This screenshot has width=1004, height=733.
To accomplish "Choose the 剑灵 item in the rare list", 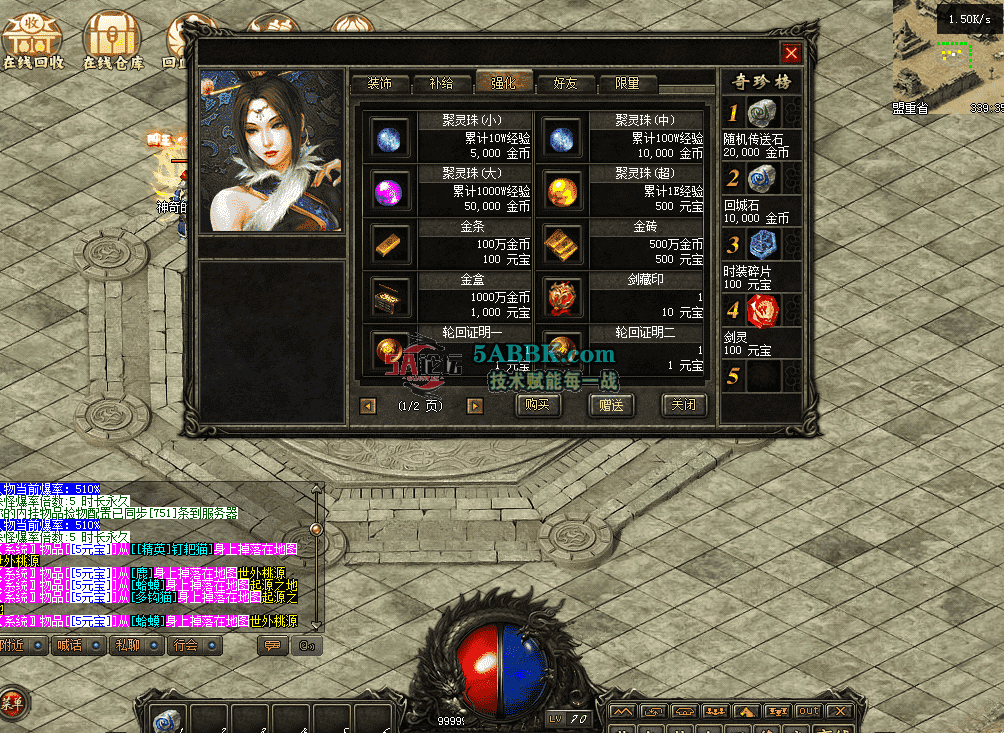I will (x=762, y=311).
